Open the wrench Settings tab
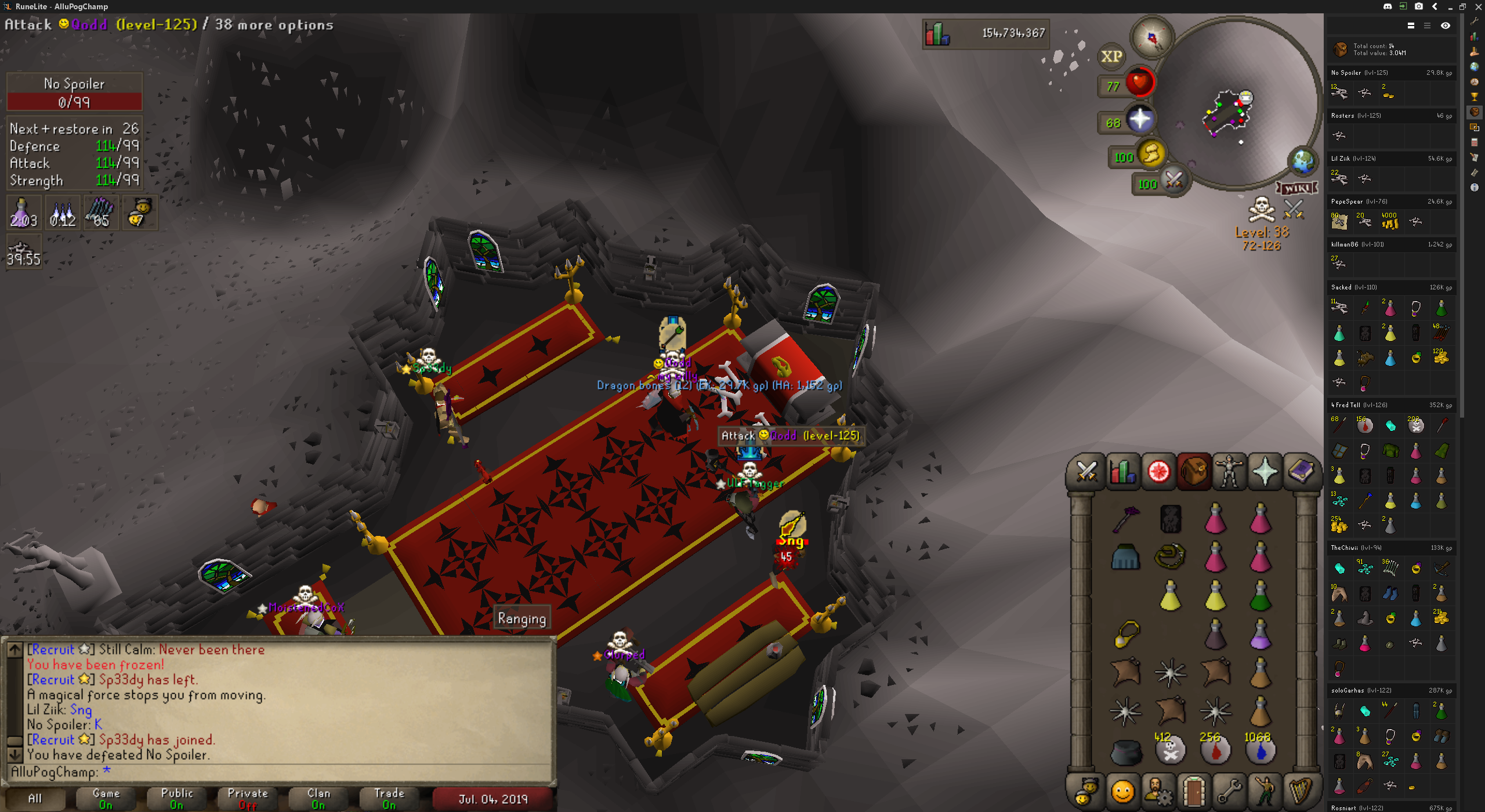This screenshot has width=1485, height=812. tap(1229, 791)
